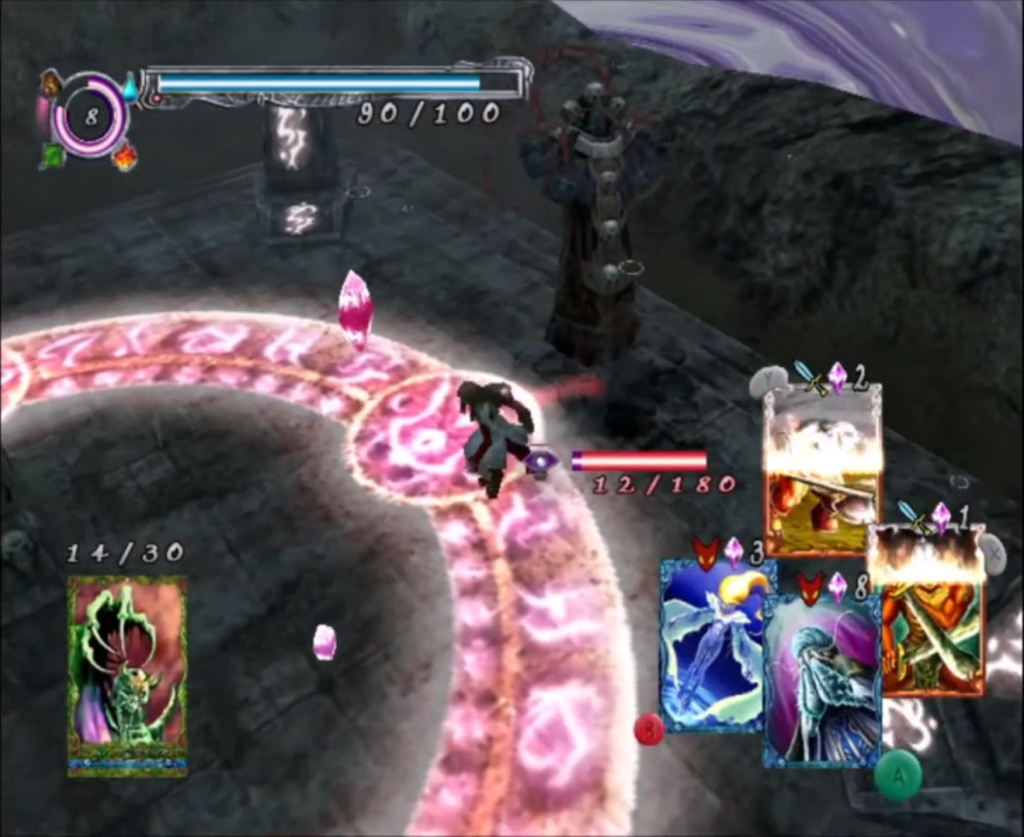The height and width of the screenshot is (837, 1024).
Task: Click the green clawed creature deck card
Action: click(x=127, y=675)
